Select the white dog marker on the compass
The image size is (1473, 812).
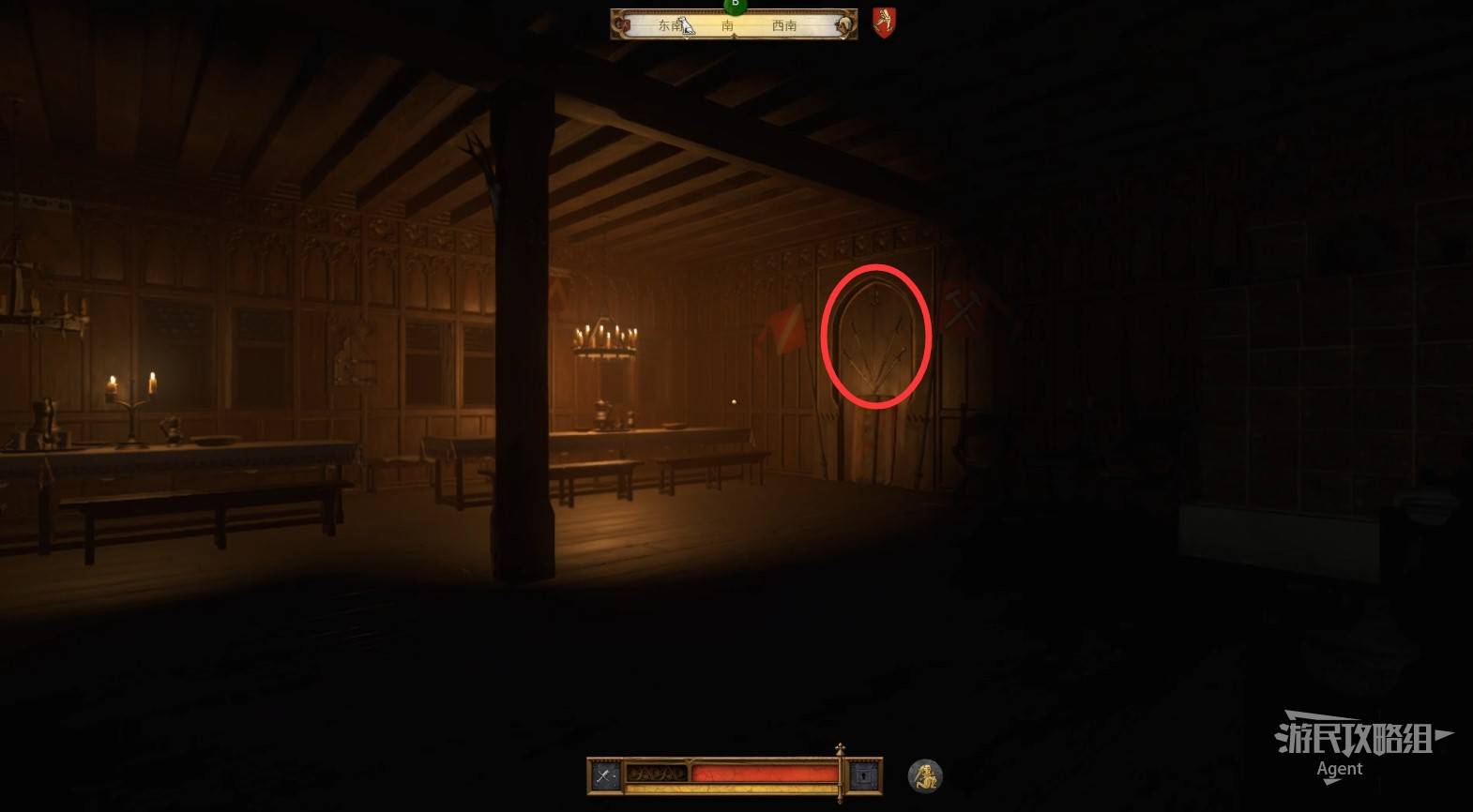tap(687, 25)
